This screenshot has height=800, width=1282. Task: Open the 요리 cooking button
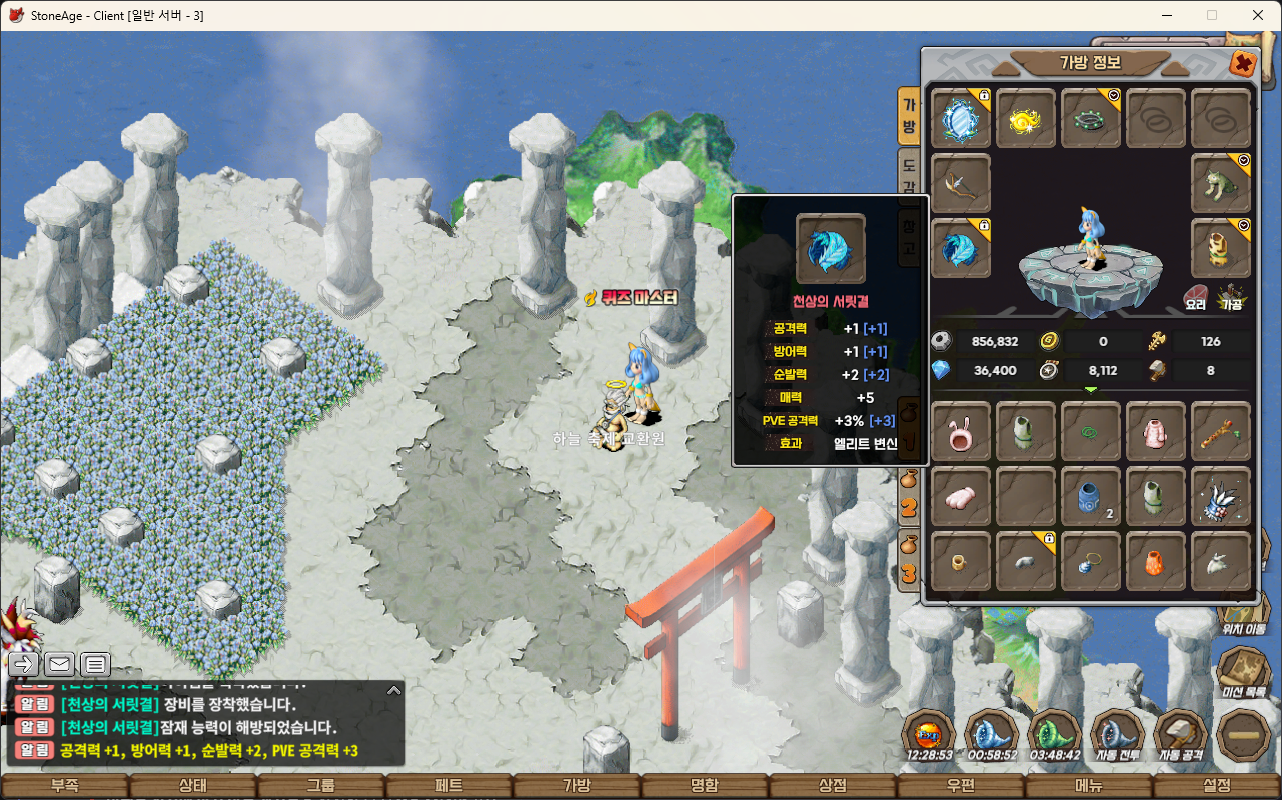tap(1196, 297)
